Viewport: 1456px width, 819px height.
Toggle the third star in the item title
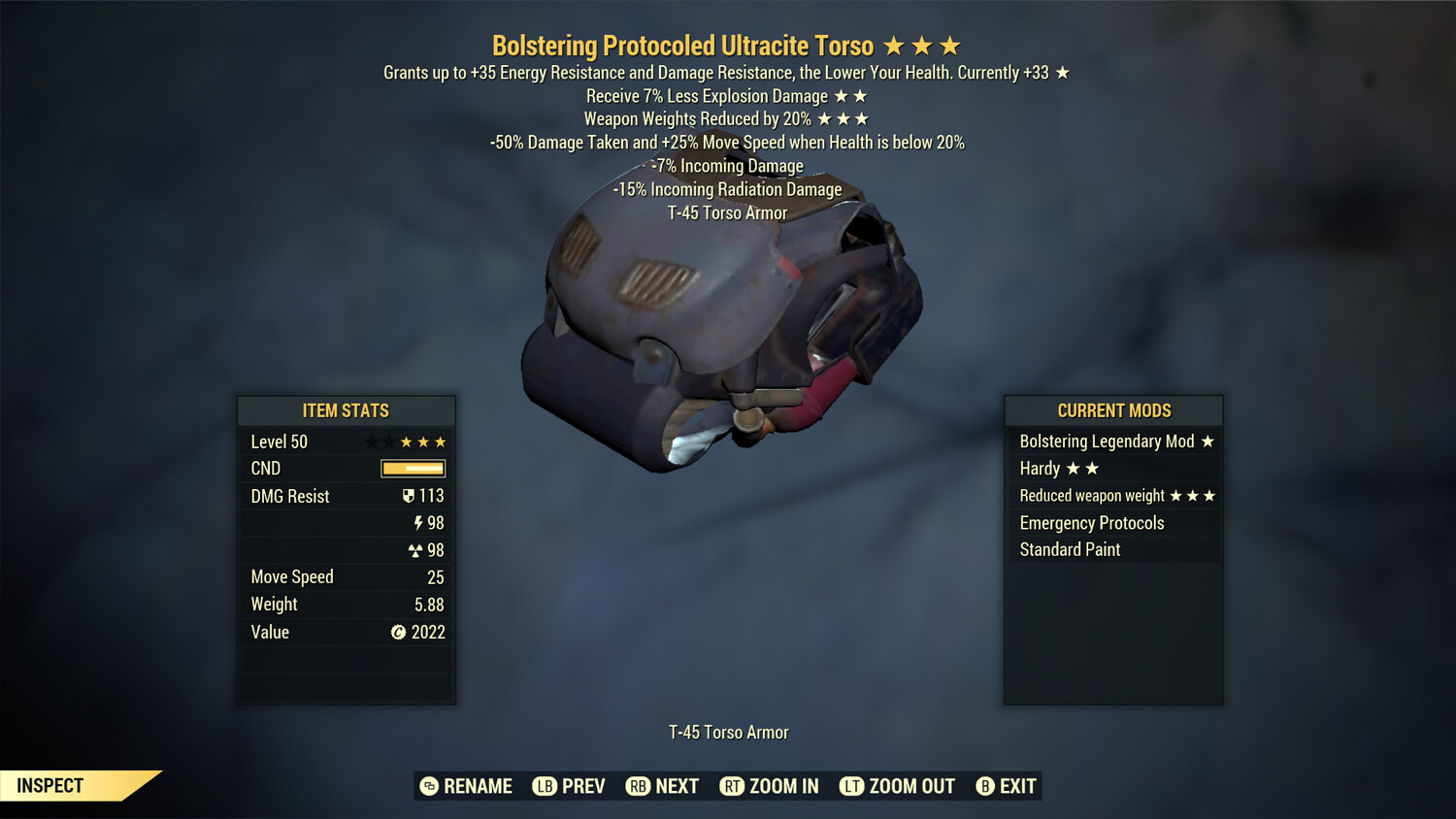[952, 45]
